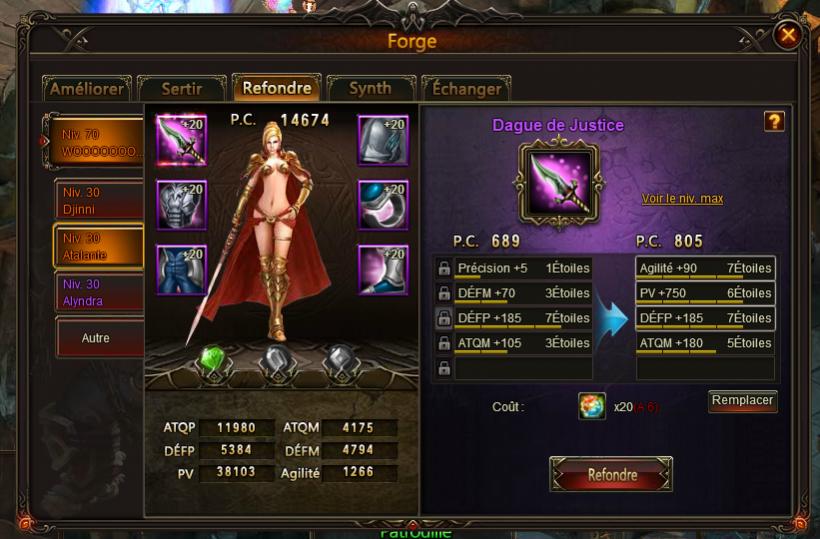Choose the Djinni hero entry

(x=98, y=200)
